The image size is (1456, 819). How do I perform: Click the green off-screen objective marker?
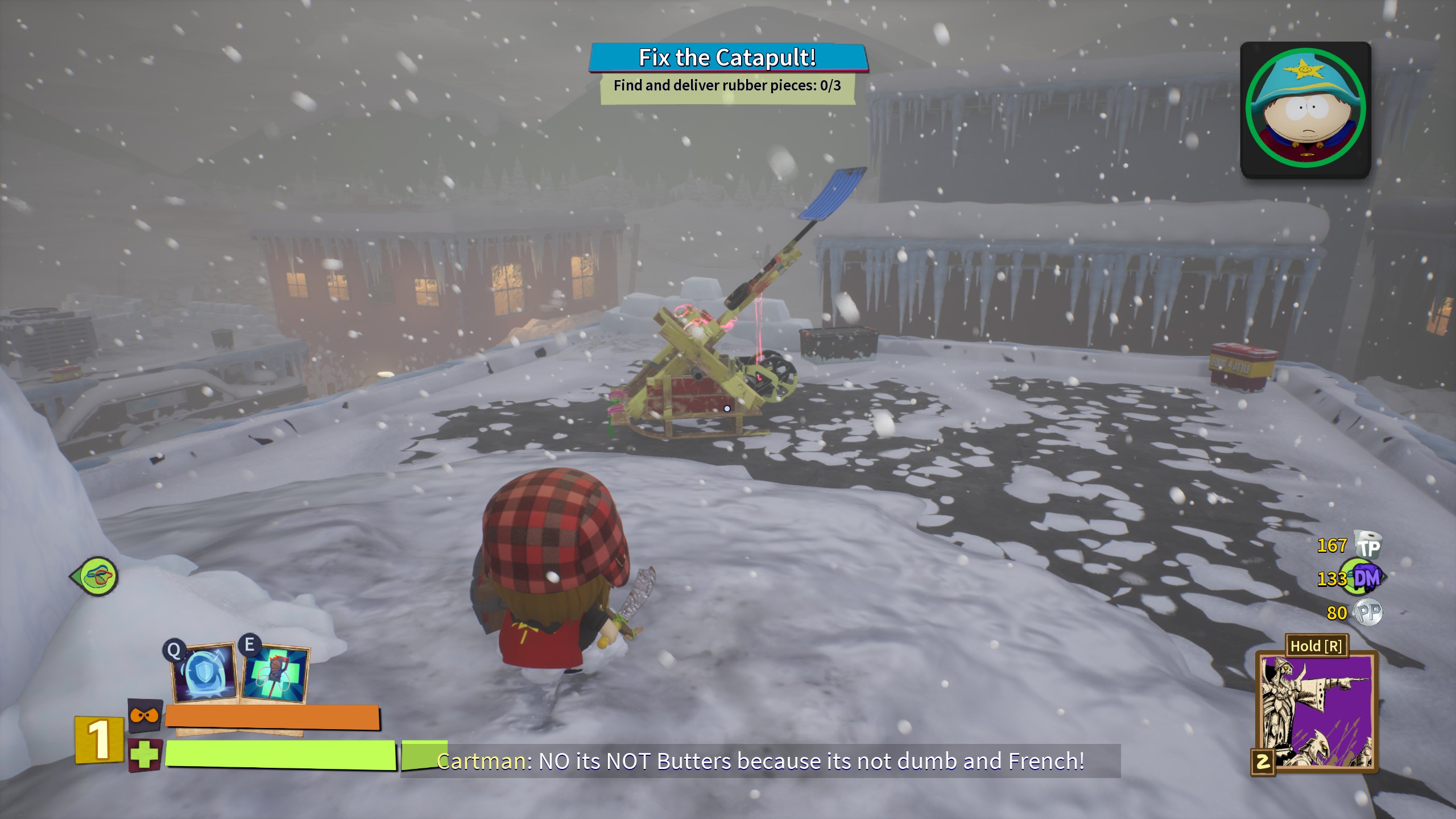pyautogui.click(x=96, y=577)
